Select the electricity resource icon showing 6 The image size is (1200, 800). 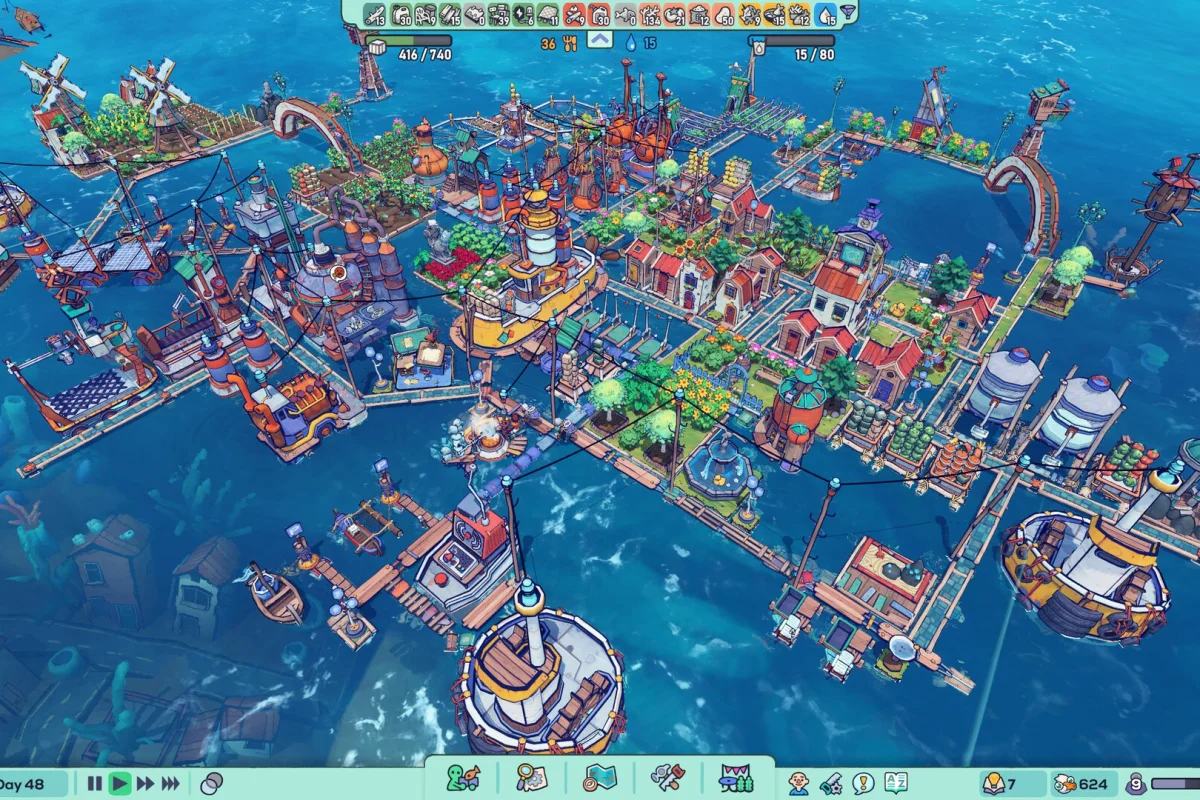pos(523,14)
